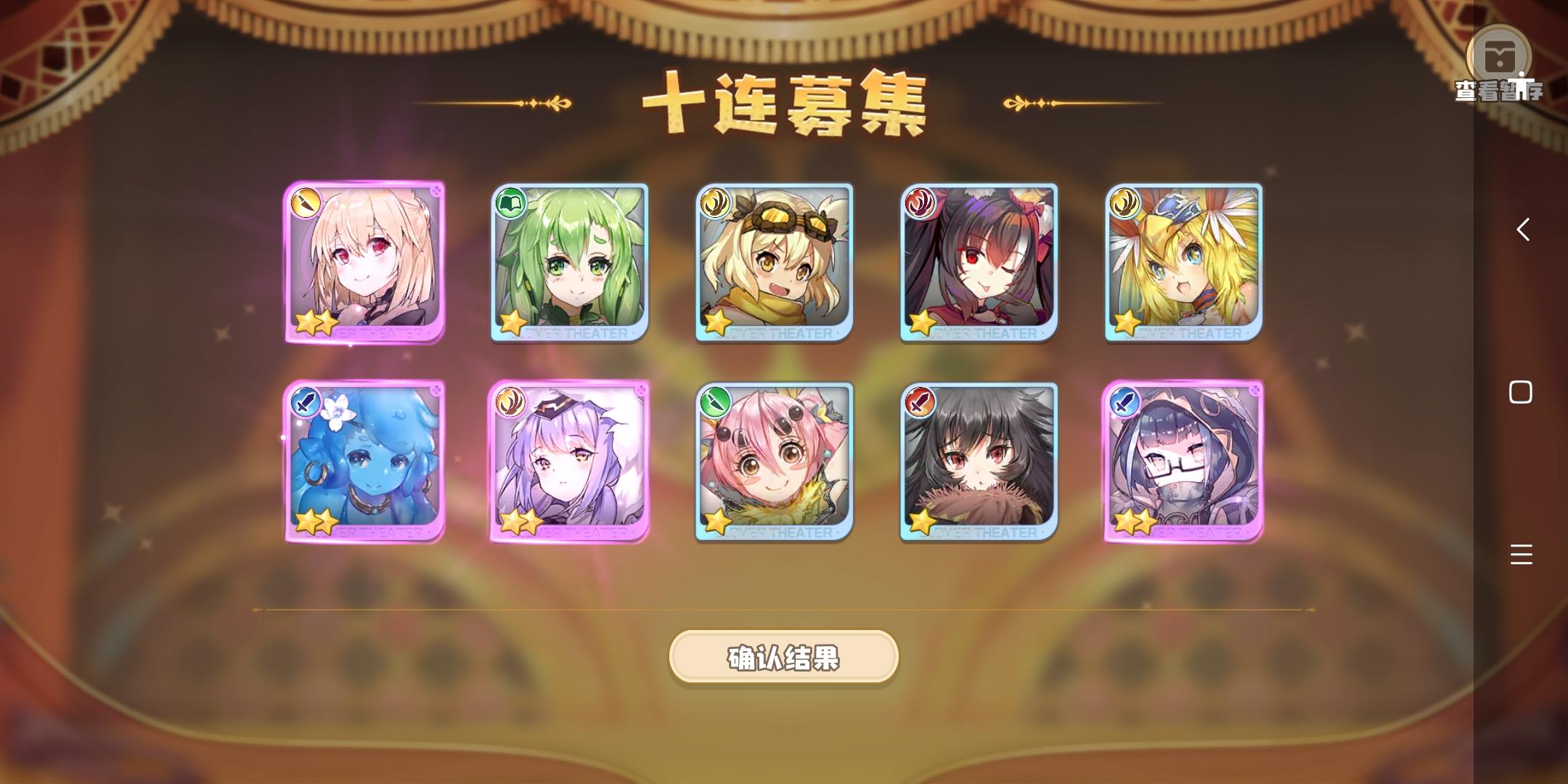Tap the Android back arrow
Screen dimensions: 1568x784
click(x=1522, y=231)
